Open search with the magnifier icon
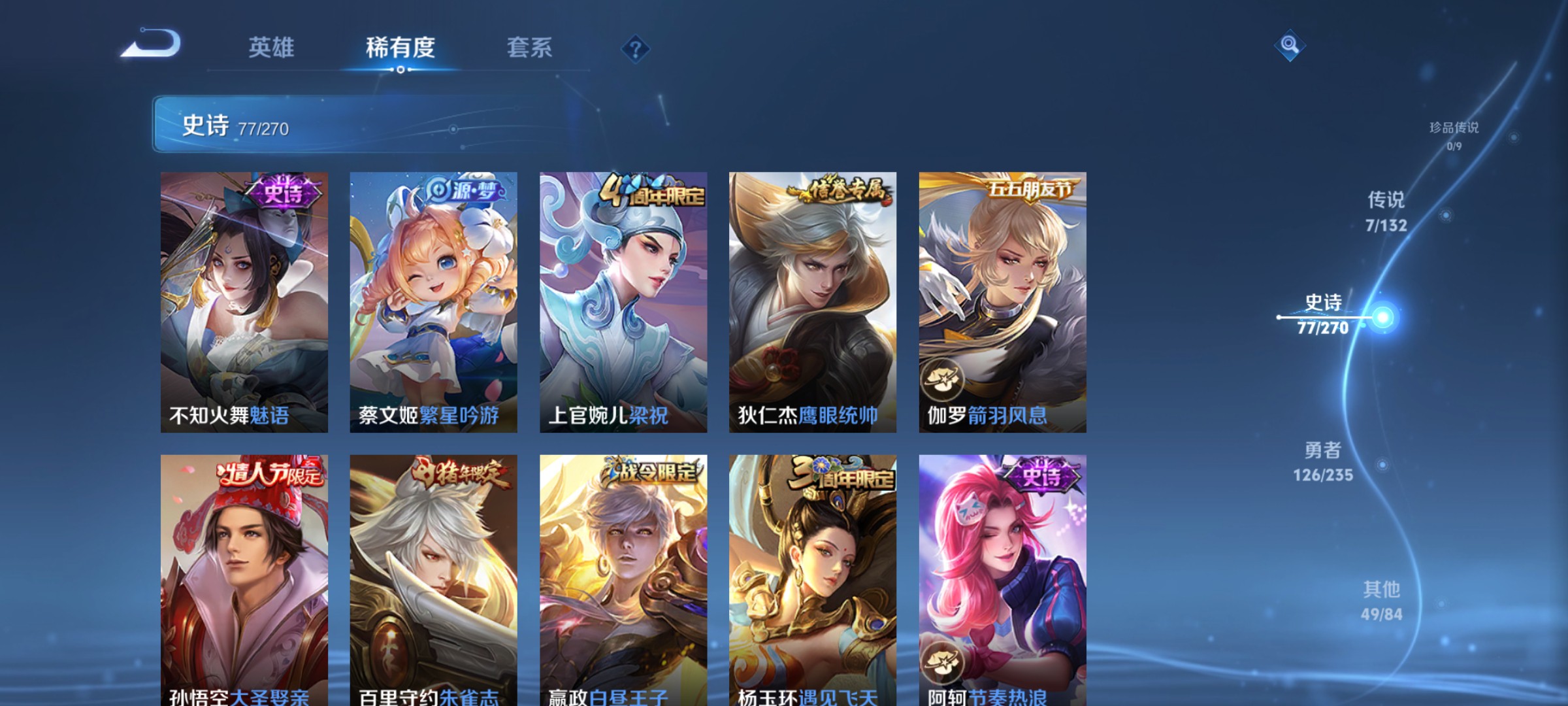This screenshot has width=1568, height=706. (x=1290, y=46)
